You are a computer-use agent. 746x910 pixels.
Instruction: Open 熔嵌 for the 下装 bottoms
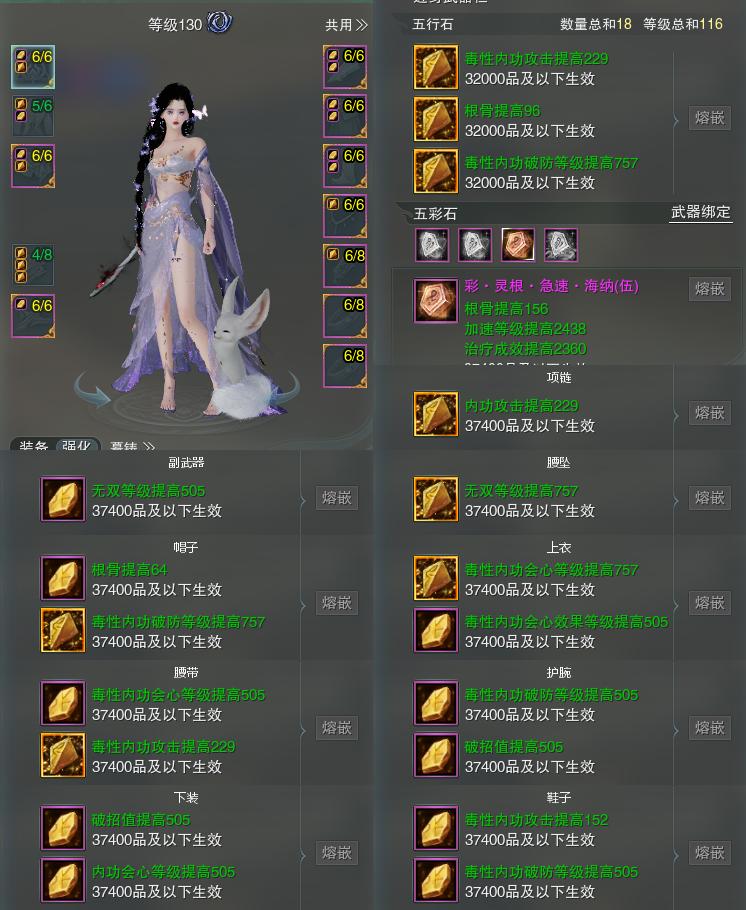(x=336, y=853)
